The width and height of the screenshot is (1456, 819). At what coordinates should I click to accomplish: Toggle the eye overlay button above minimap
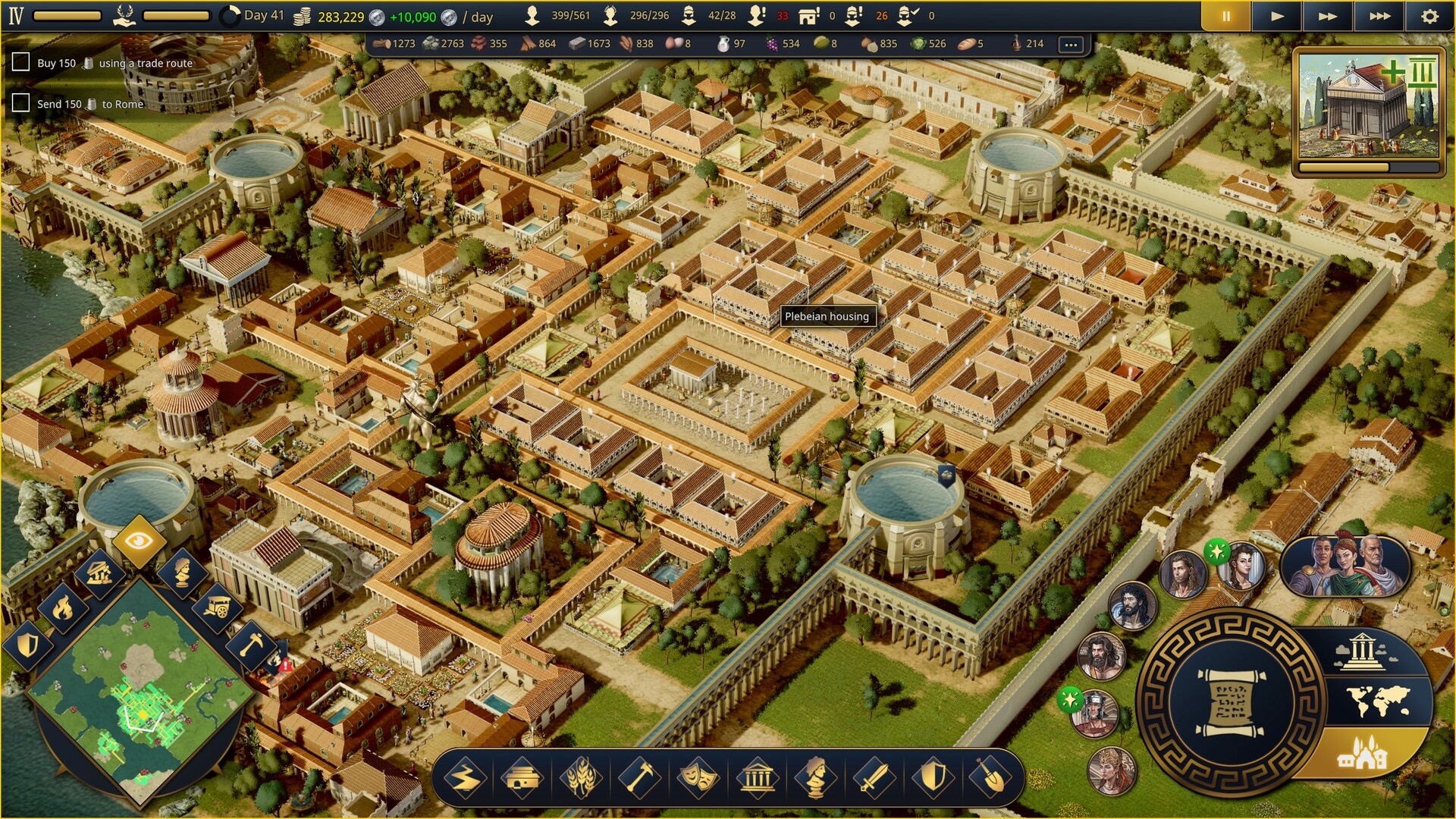point(139,541)
